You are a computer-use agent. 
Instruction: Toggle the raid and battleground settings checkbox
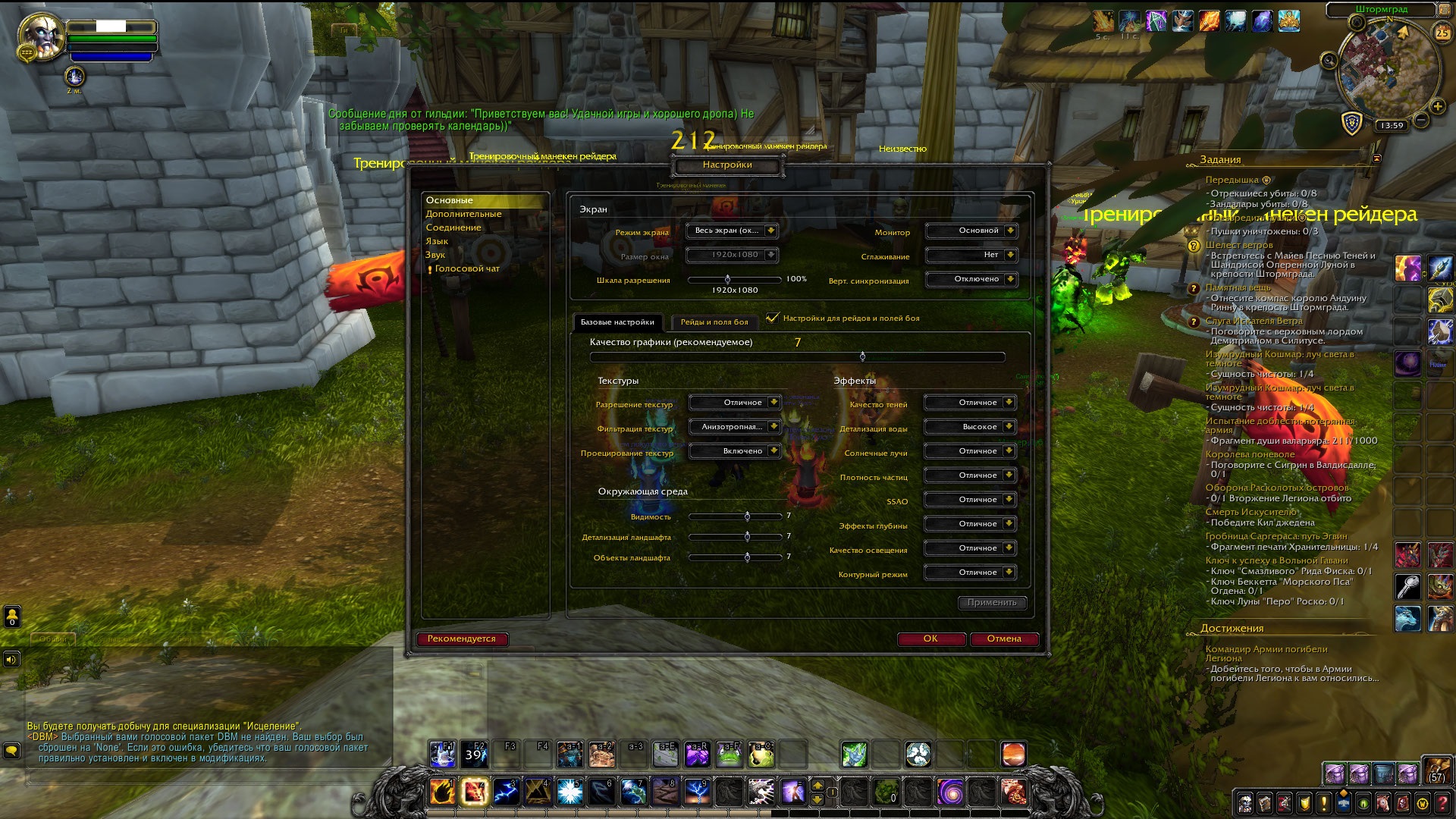point(773,318)
